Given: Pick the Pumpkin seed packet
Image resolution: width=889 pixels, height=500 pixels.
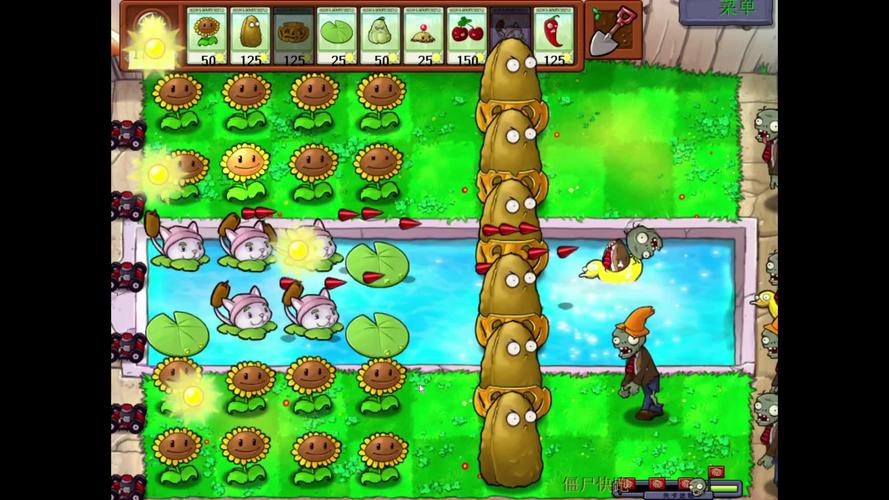Looking at the screenshot, I should pos(293,37).
